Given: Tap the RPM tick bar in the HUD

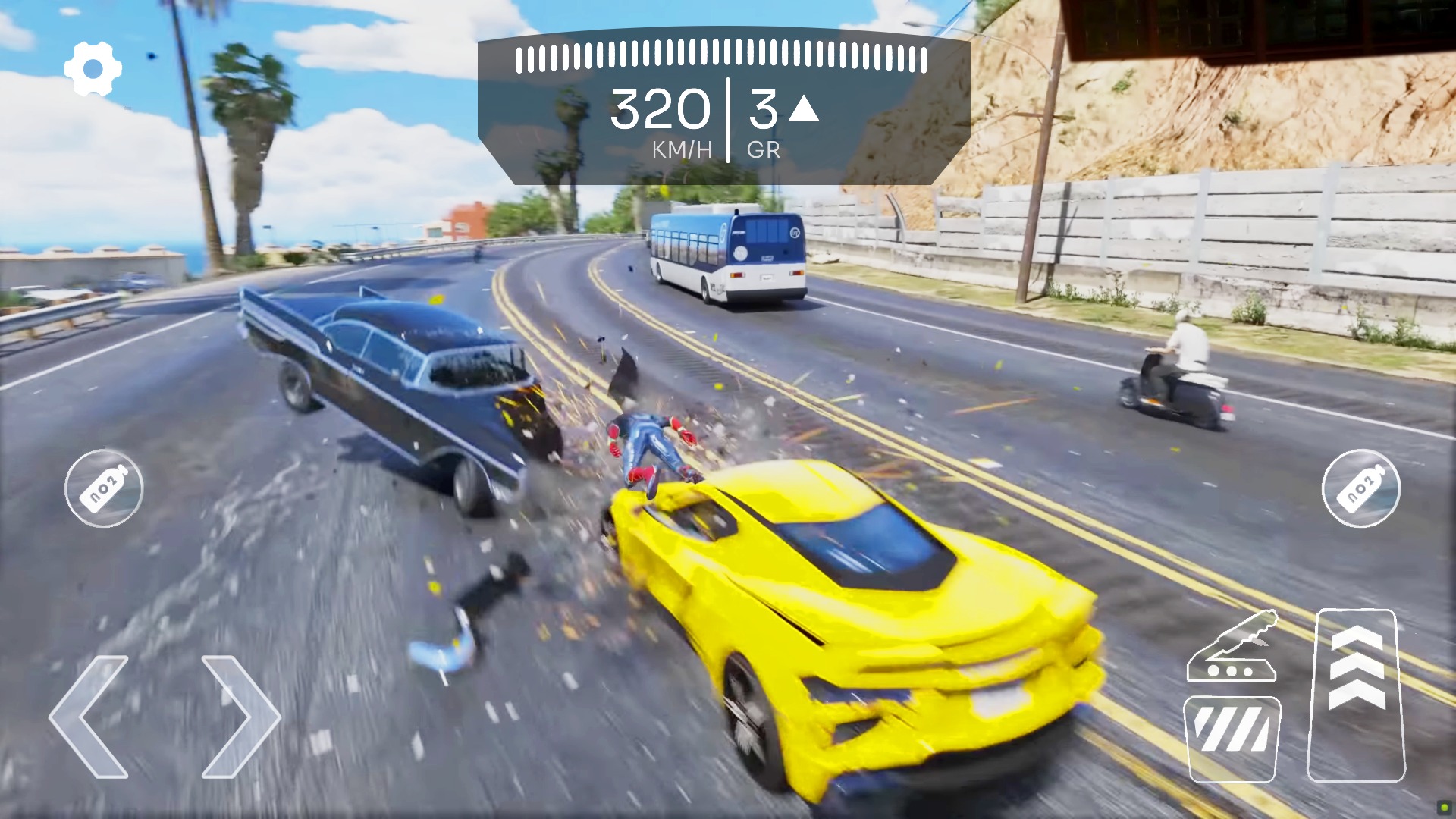Looking at the screenshot, I should tap(720, 55).
